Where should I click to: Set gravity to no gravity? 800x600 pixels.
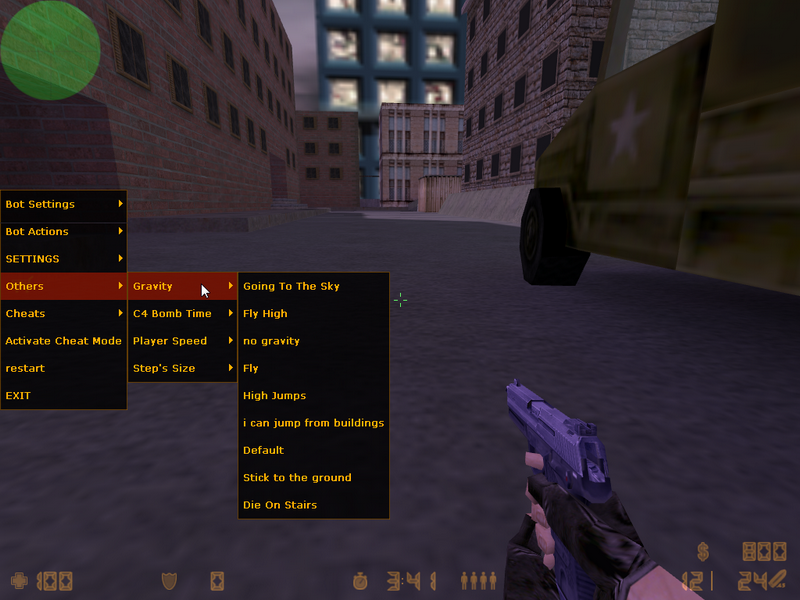click(x=312, y=341)
